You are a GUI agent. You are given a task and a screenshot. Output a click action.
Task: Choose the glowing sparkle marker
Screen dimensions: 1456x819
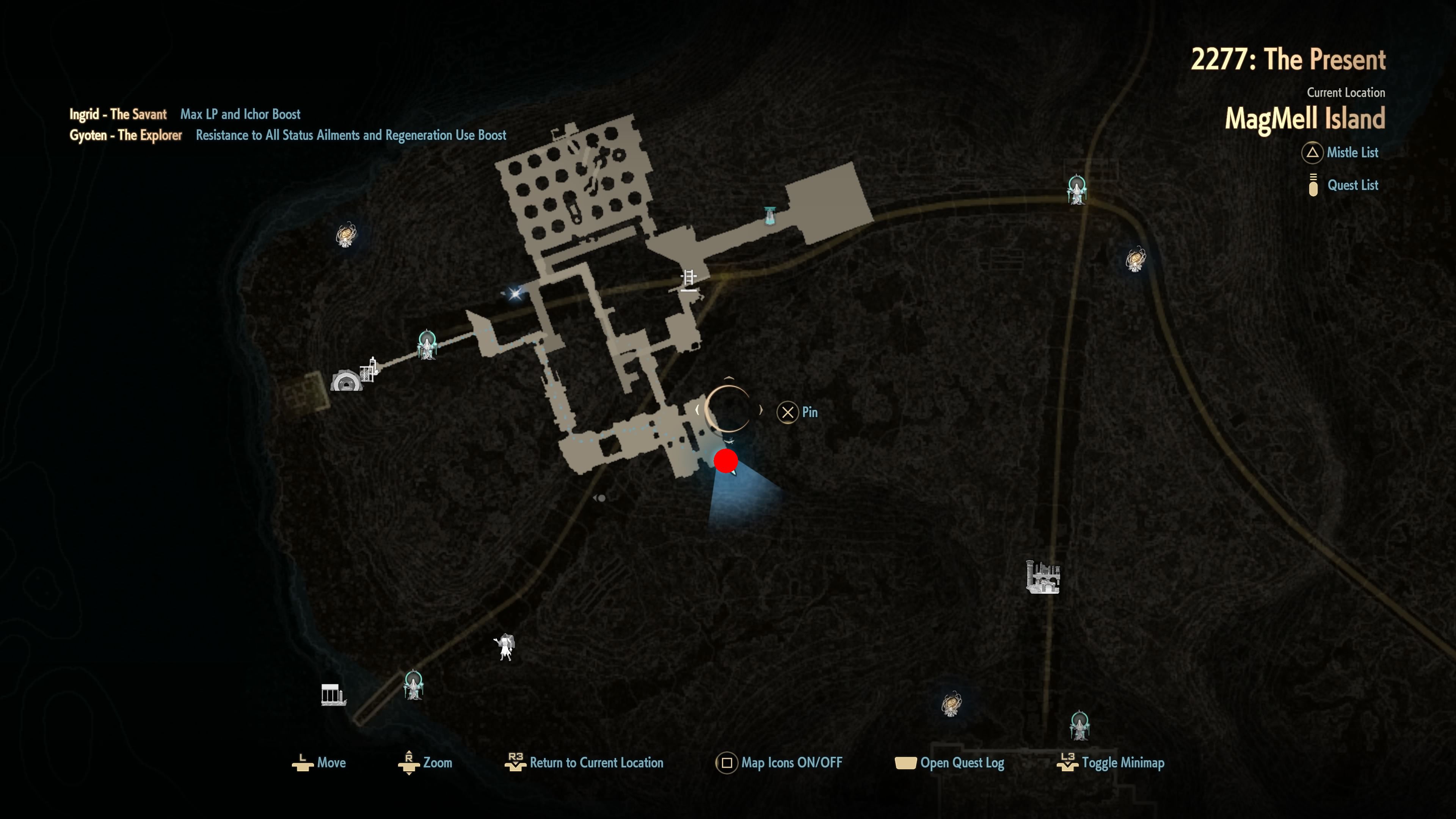(515, 293)
